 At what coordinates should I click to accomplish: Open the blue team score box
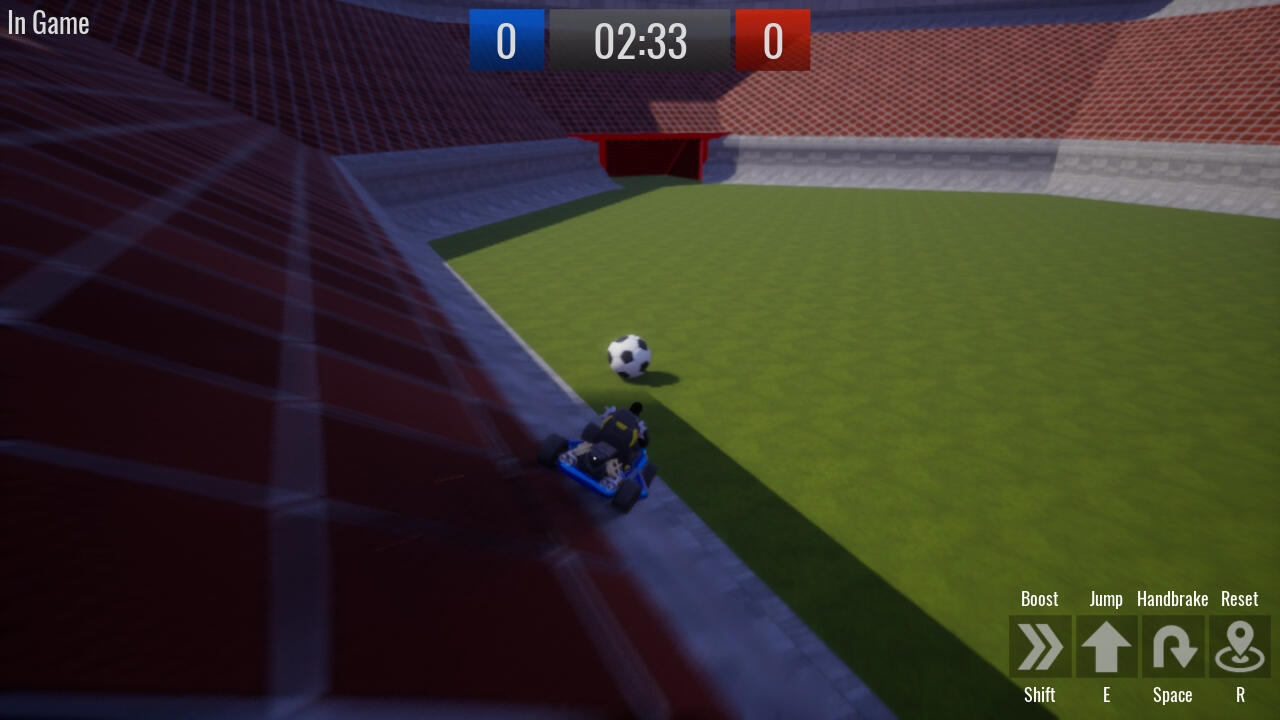click(x=506, y=42)
